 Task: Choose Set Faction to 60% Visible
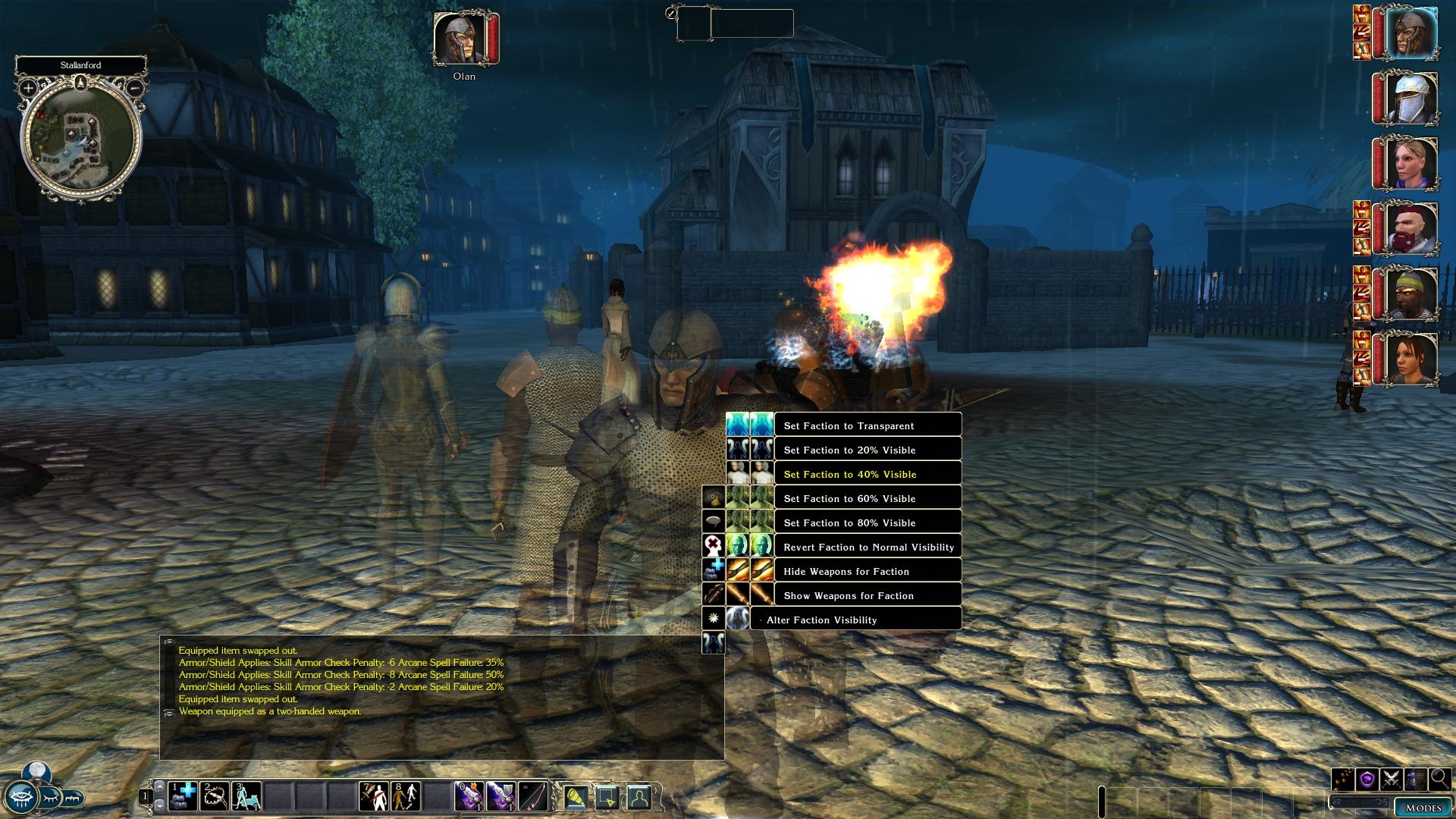849,498
